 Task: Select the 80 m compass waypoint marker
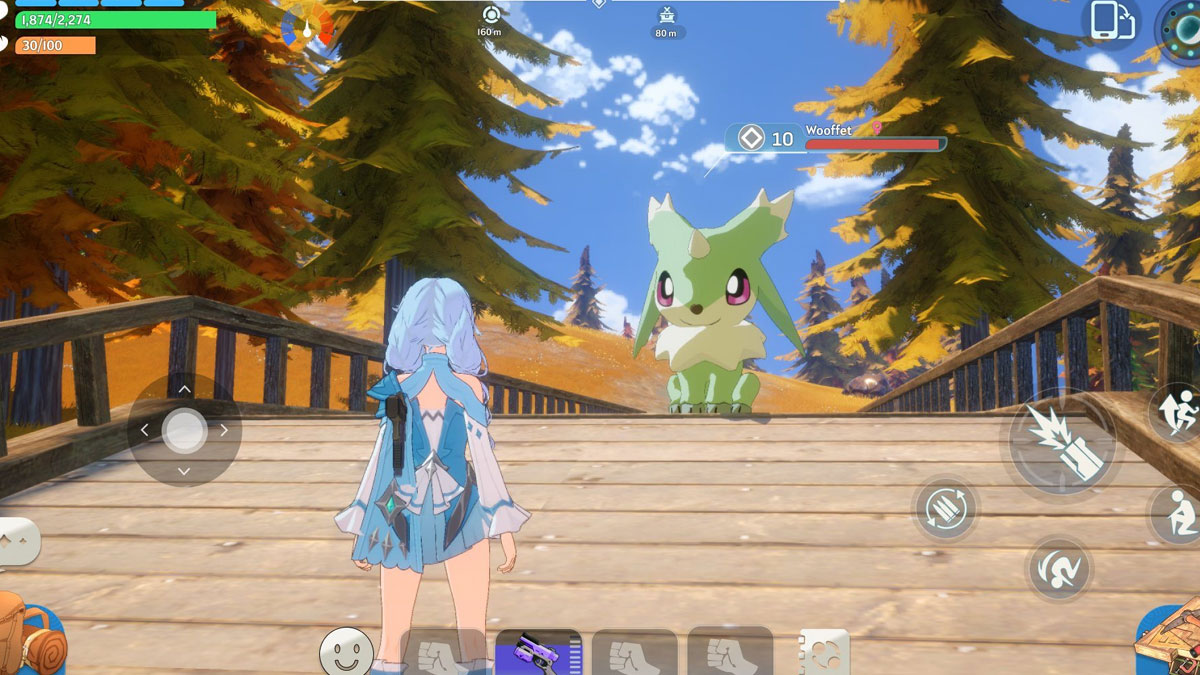coord(666,15)
